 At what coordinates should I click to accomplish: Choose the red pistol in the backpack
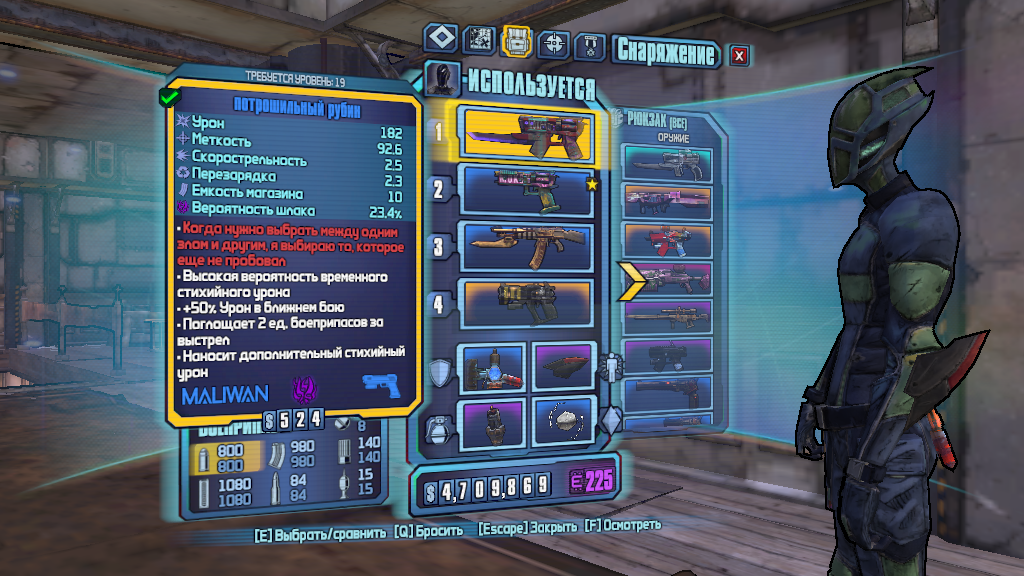(670, 241)
